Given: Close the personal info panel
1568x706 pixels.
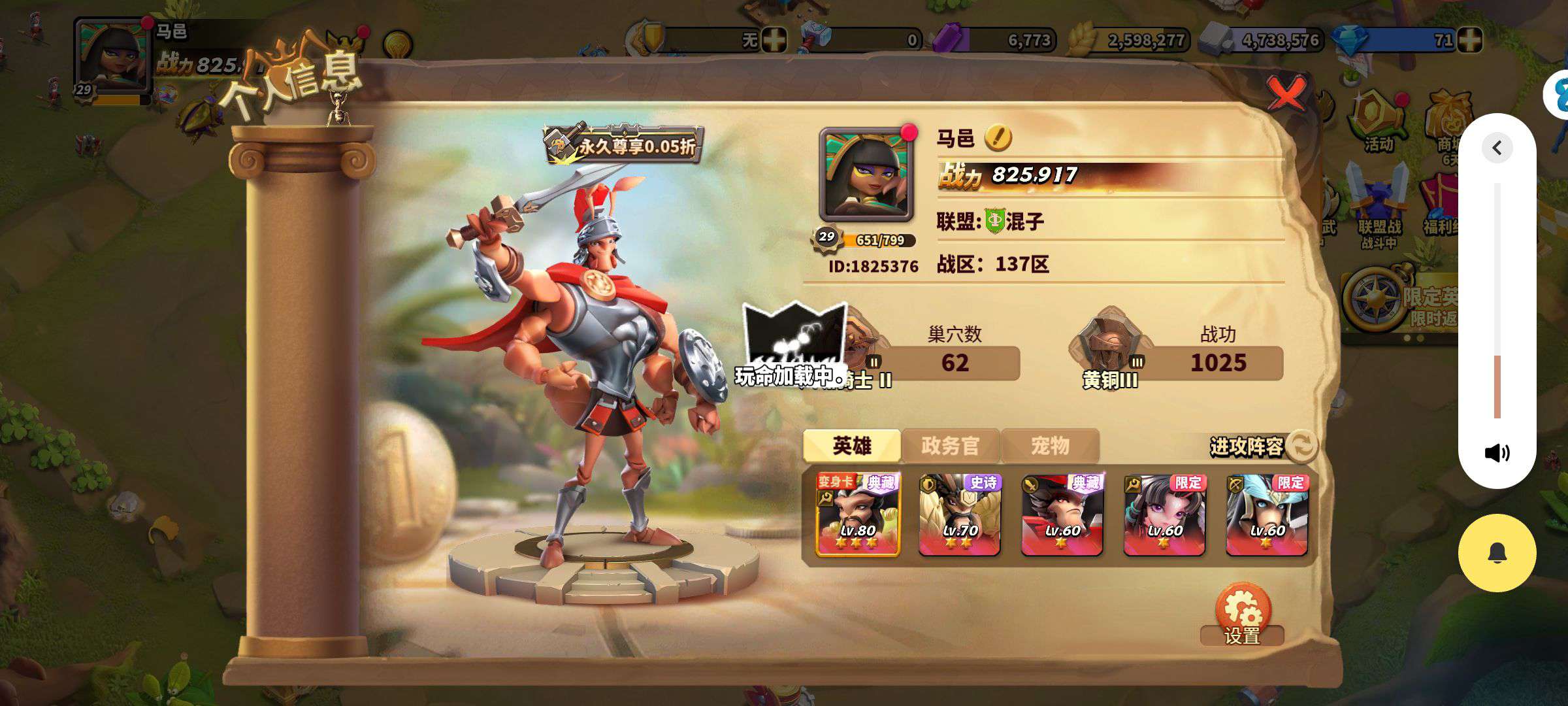Looking at the screenshot, I should coord(1286,93).
